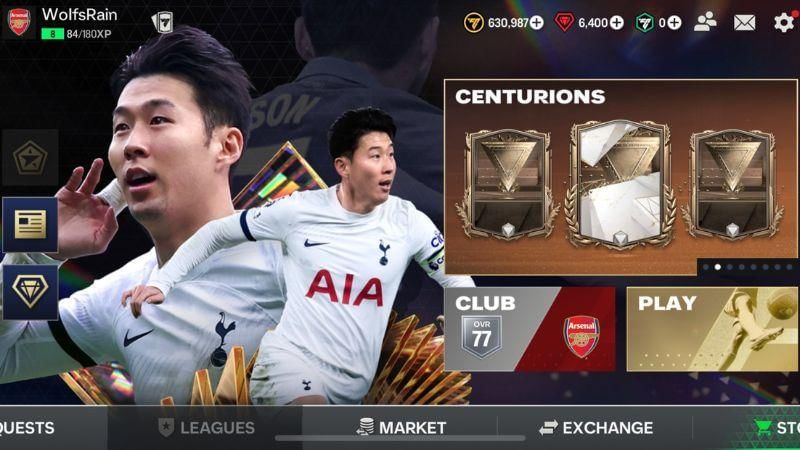Switch to the Exchange tab
The image size is (800, 450).
596,428
